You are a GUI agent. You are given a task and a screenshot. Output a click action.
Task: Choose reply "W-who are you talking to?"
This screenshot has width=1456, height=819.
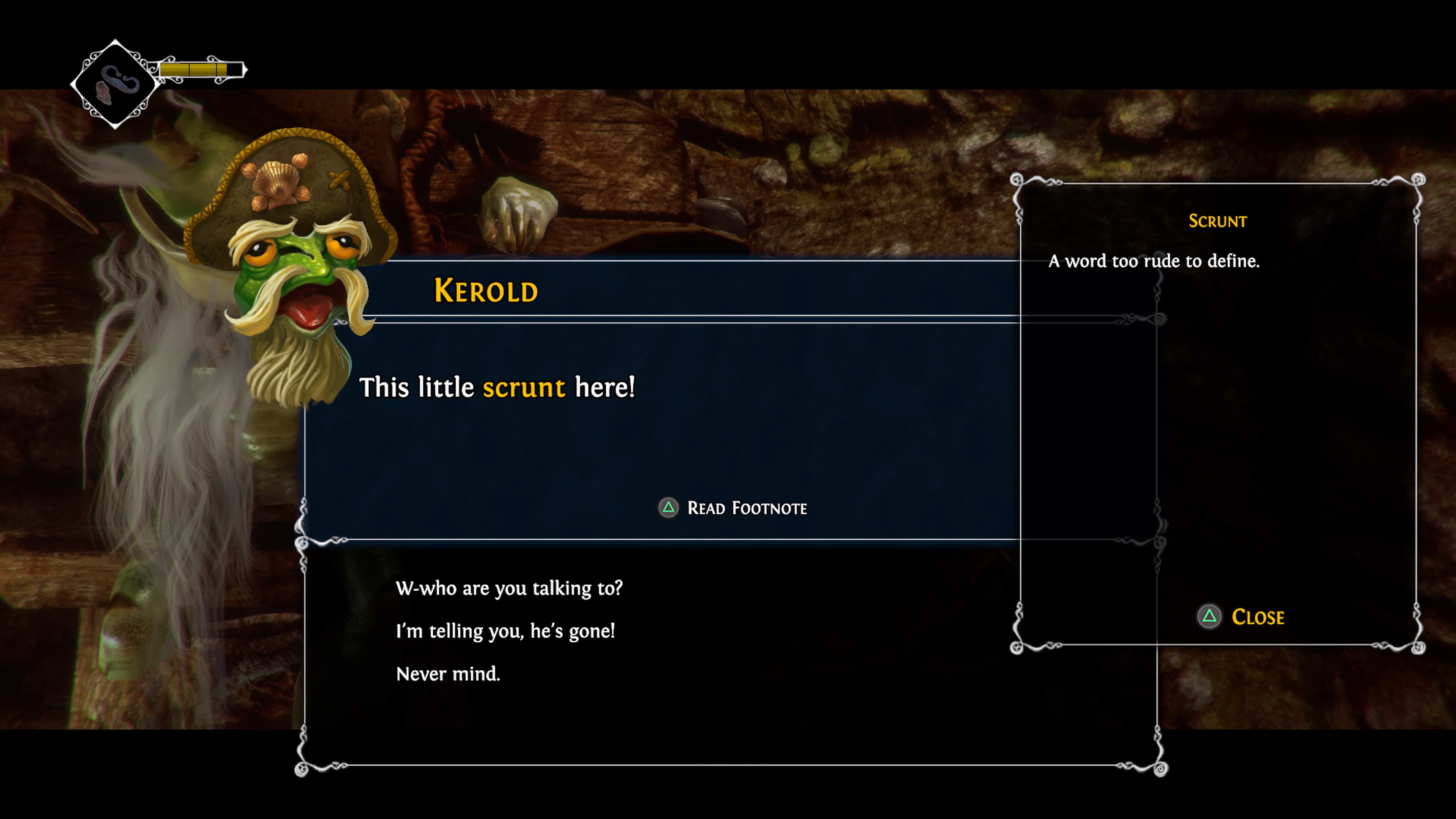click(x=509, y=588)
